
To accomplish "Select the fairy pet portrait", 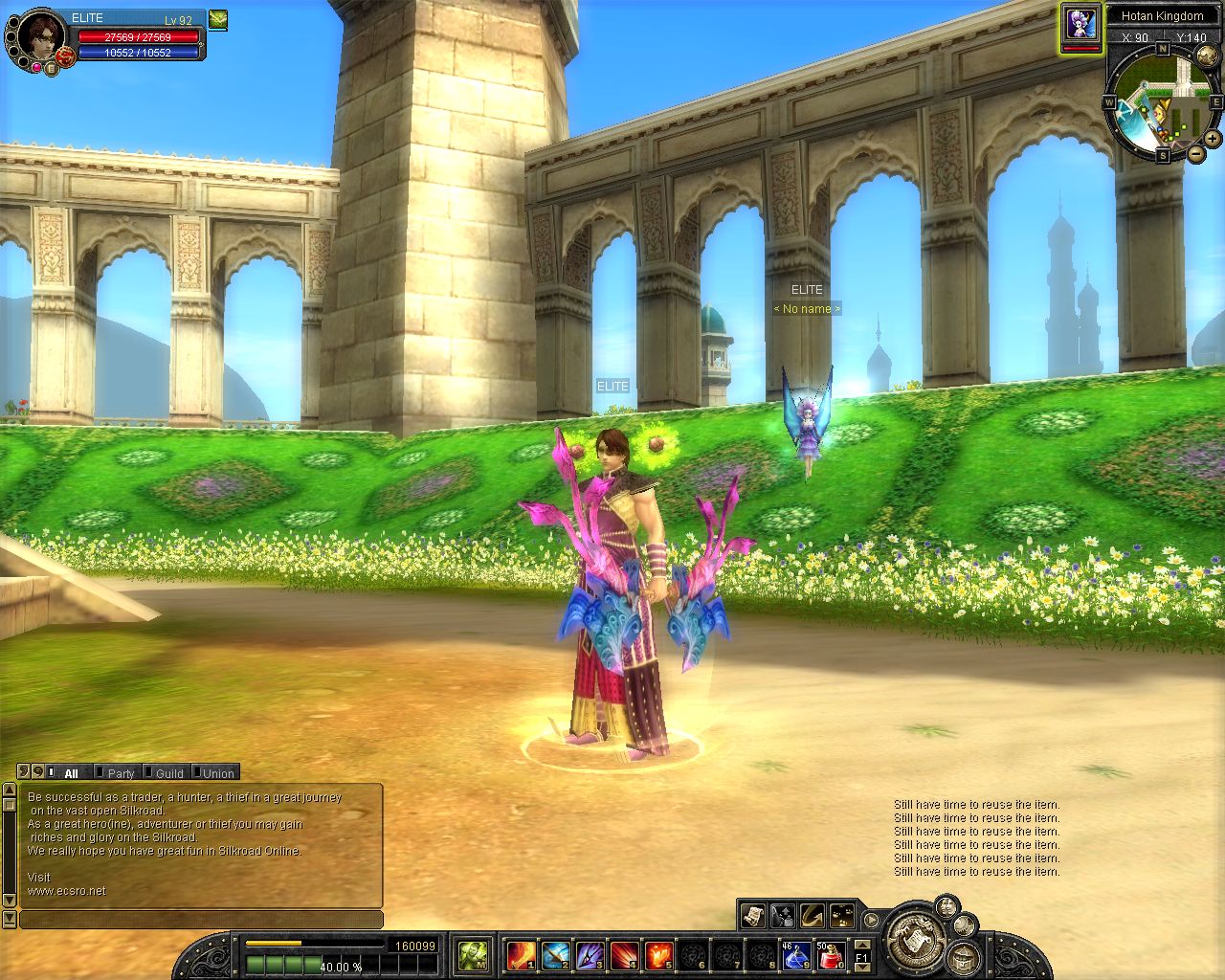I will coord(1081,22).
